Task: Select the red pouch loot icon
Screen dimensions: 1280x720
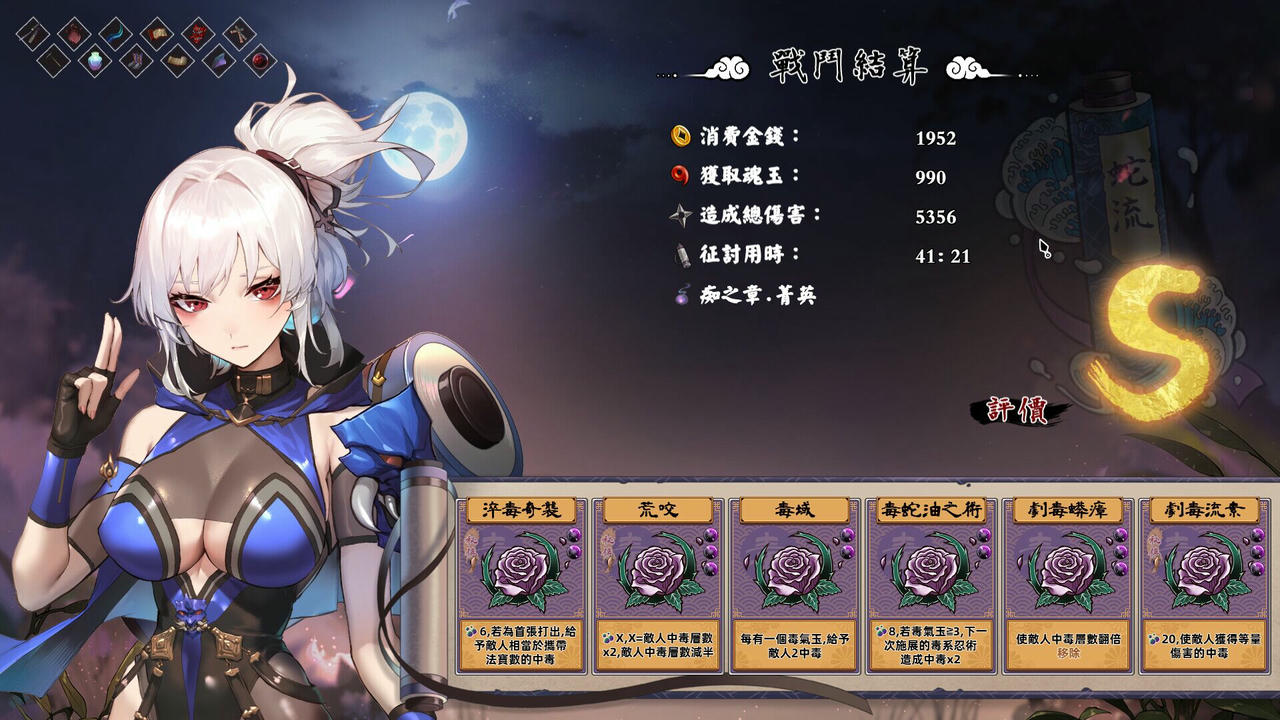Action: [x=73, y=32]
